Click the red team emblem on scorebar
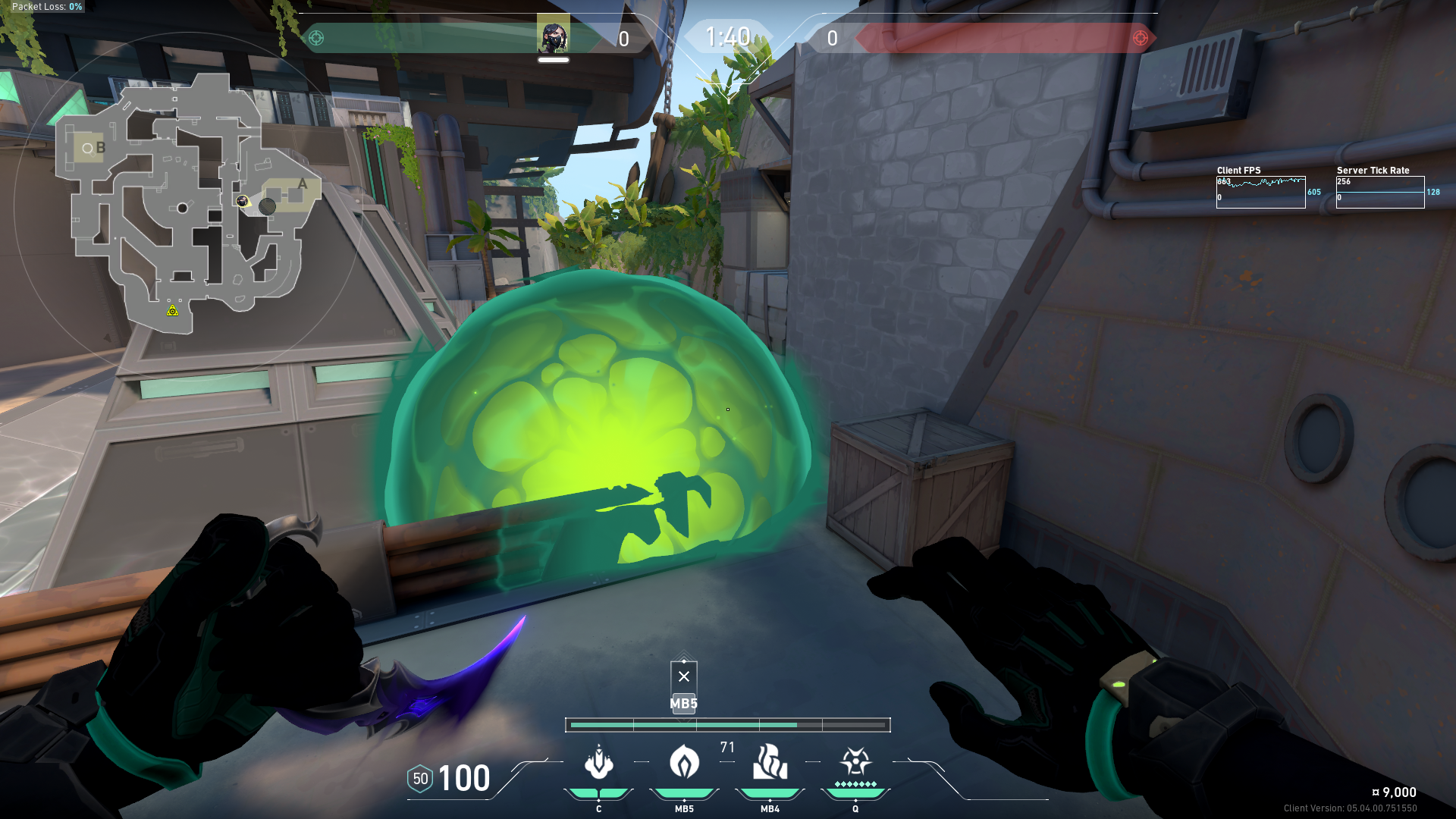1456x819 pixels. [x=1140, y=38]
